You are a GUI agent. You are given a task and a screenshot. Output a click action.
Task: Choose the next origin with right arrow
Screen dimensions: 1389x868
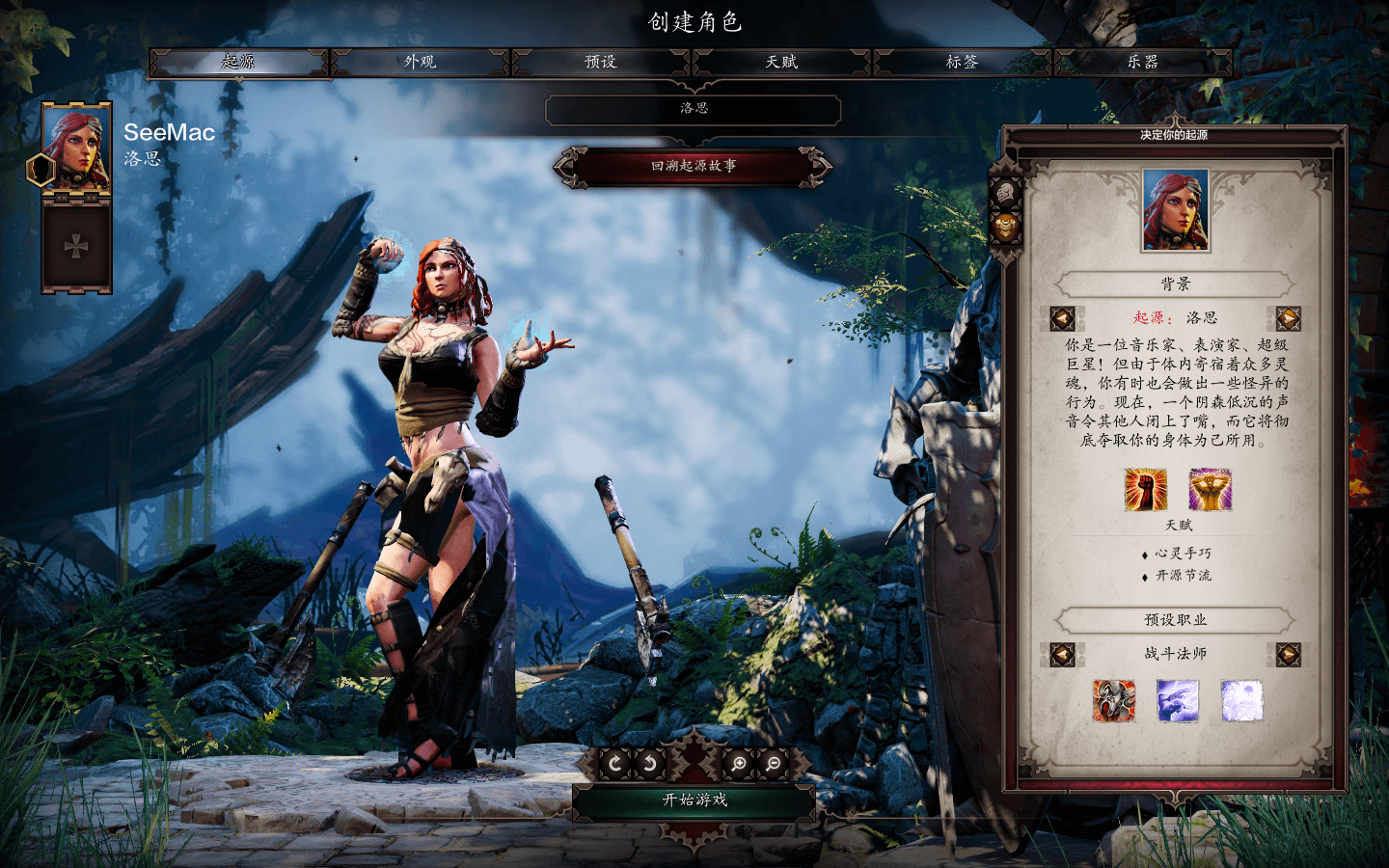coord(1288,318)
